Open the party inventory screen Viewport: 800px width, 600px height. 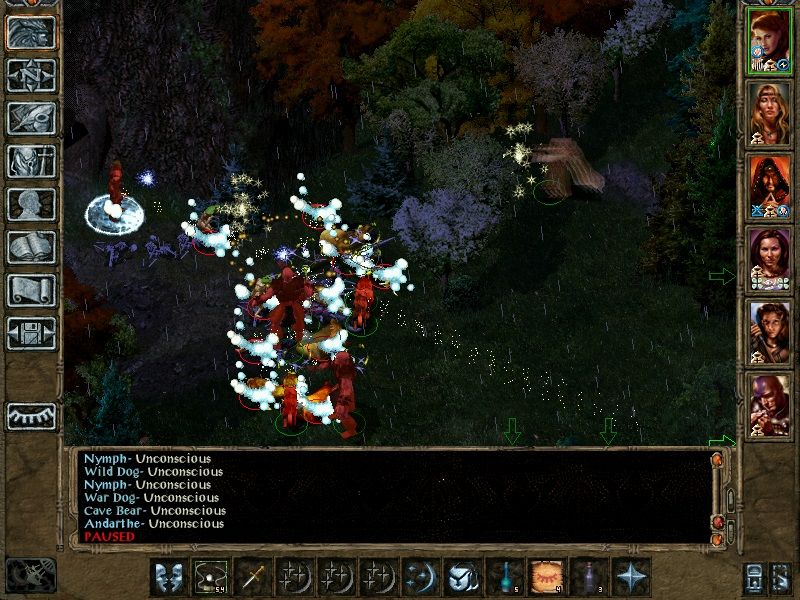pyautogui.click(x=31, y=161)
